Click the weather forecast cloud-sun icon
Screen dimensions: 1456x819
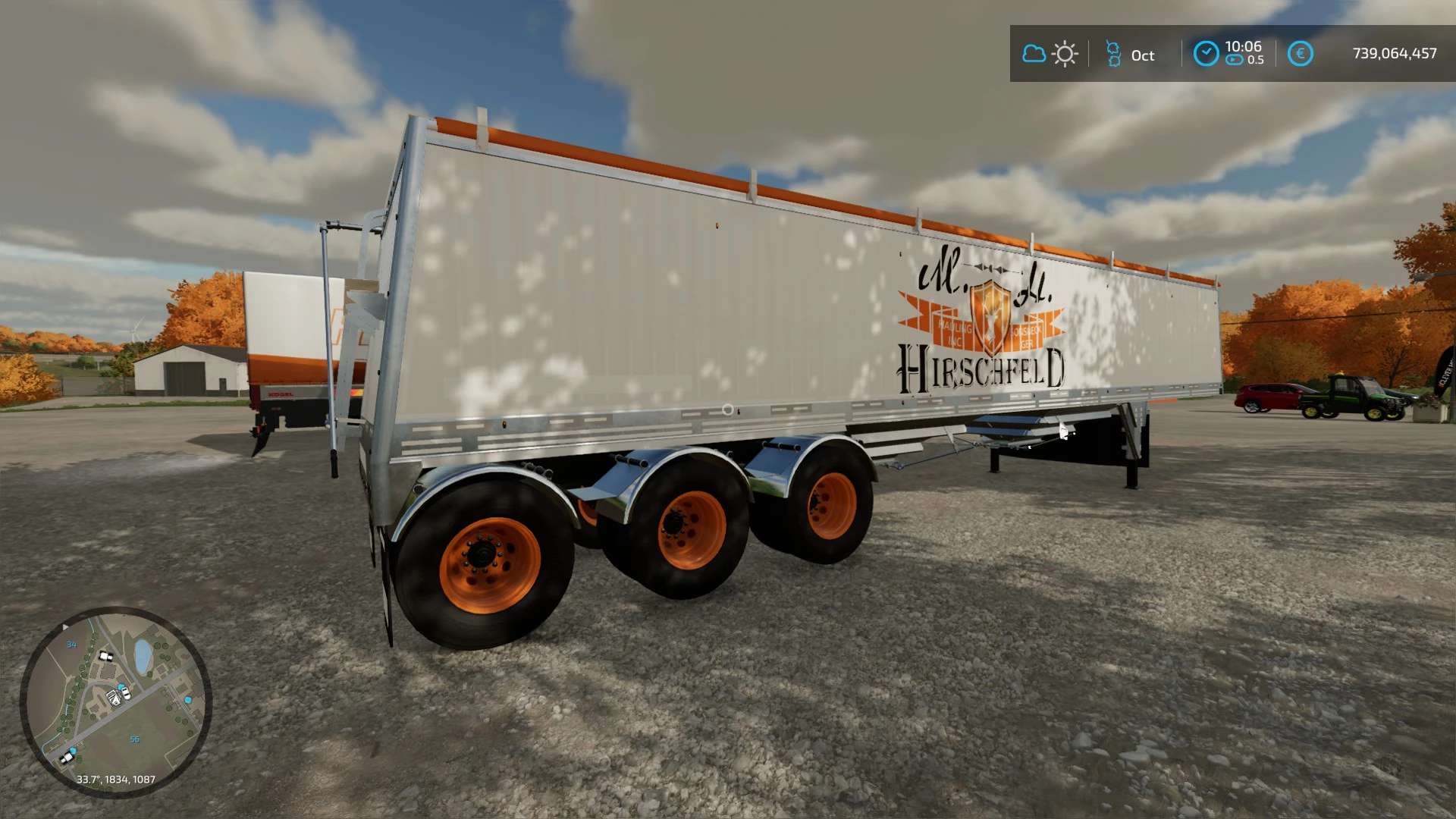click(1050, 54)
